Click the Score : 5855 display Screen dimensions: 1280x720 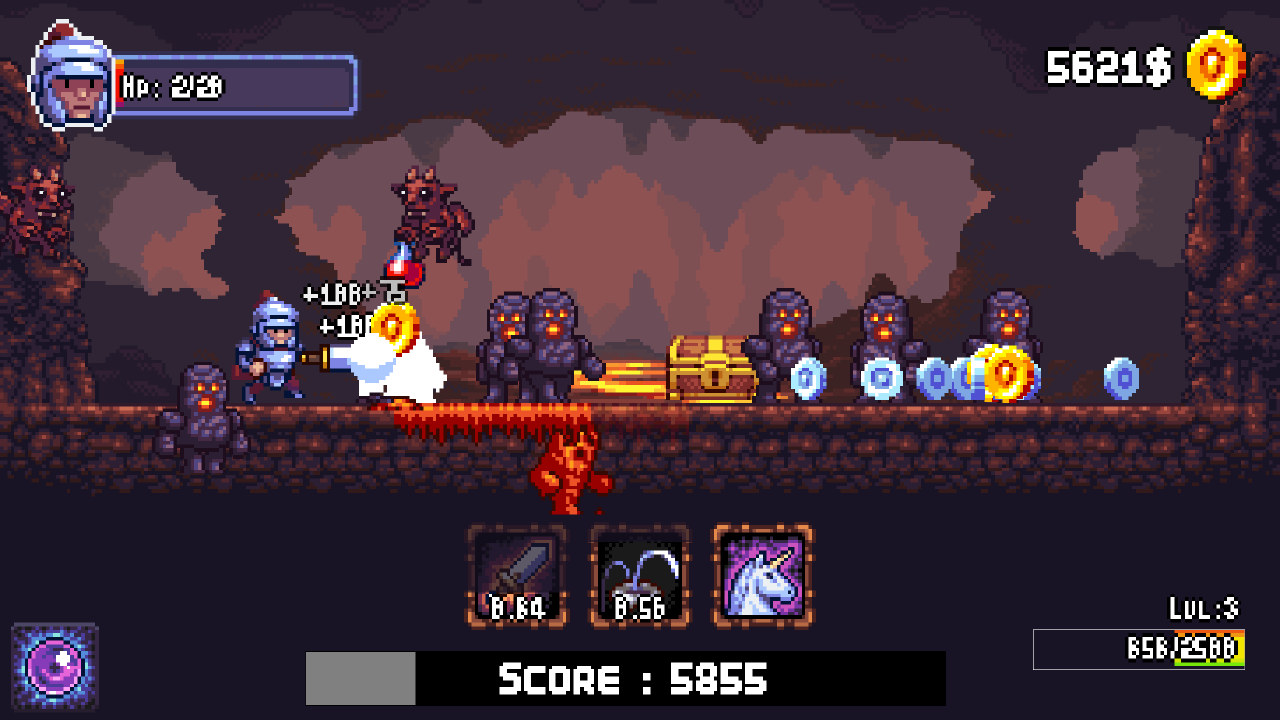click(x=630, y=679)
